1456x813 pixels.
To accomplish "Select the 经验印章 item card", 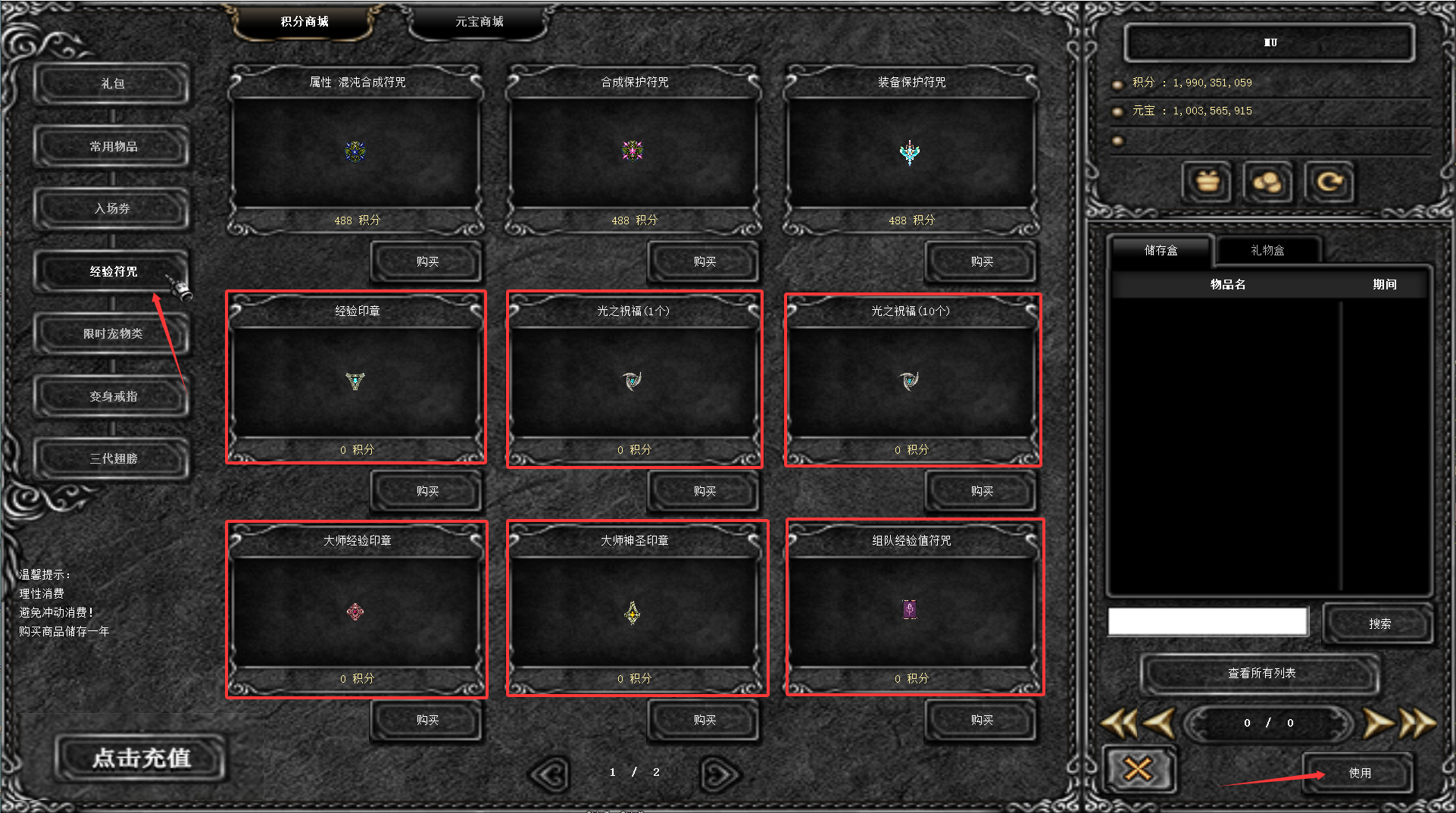I will click(356, 379).
